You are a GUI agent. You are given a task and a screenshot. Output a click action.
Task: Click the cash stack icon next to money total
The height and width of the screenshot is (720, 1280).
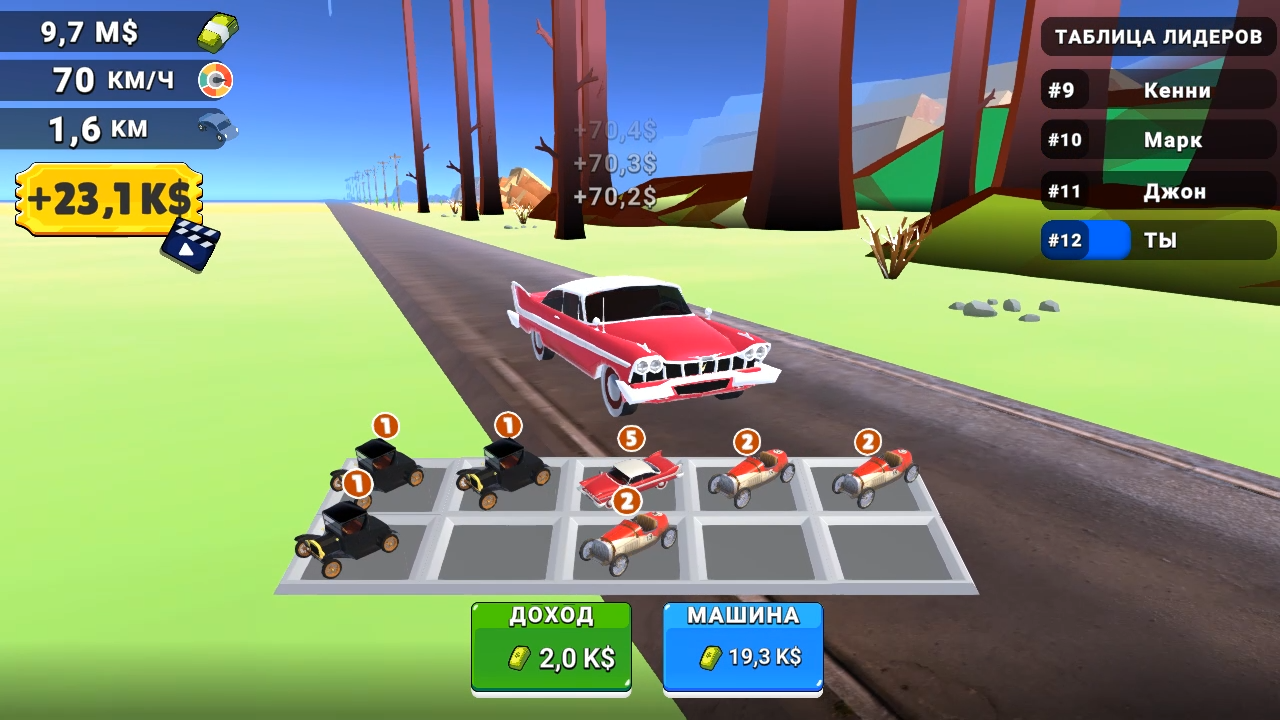[x=218, y=32]
